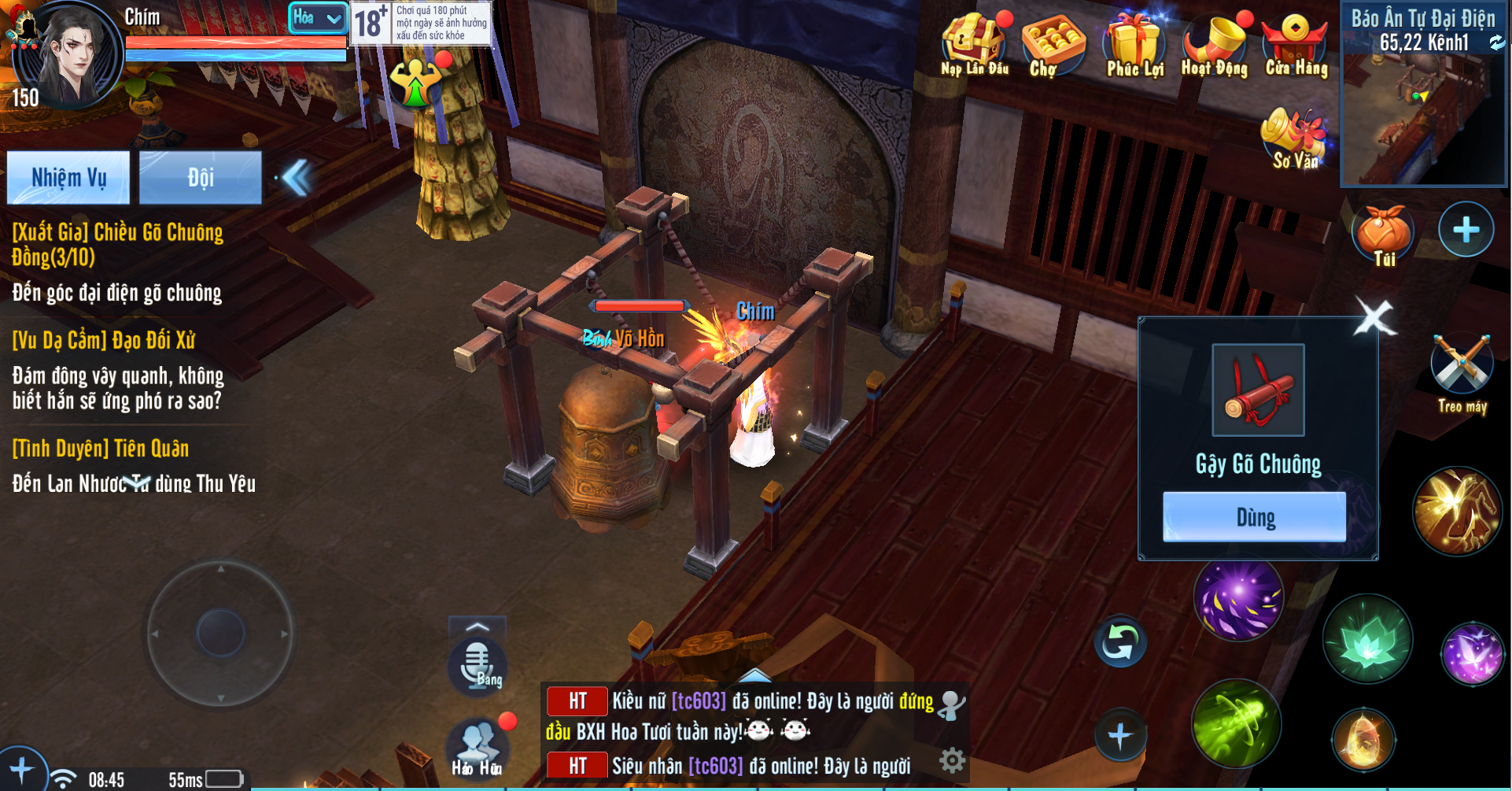
Task: Collapse the quest panel with the arrow
Action: 297,178
